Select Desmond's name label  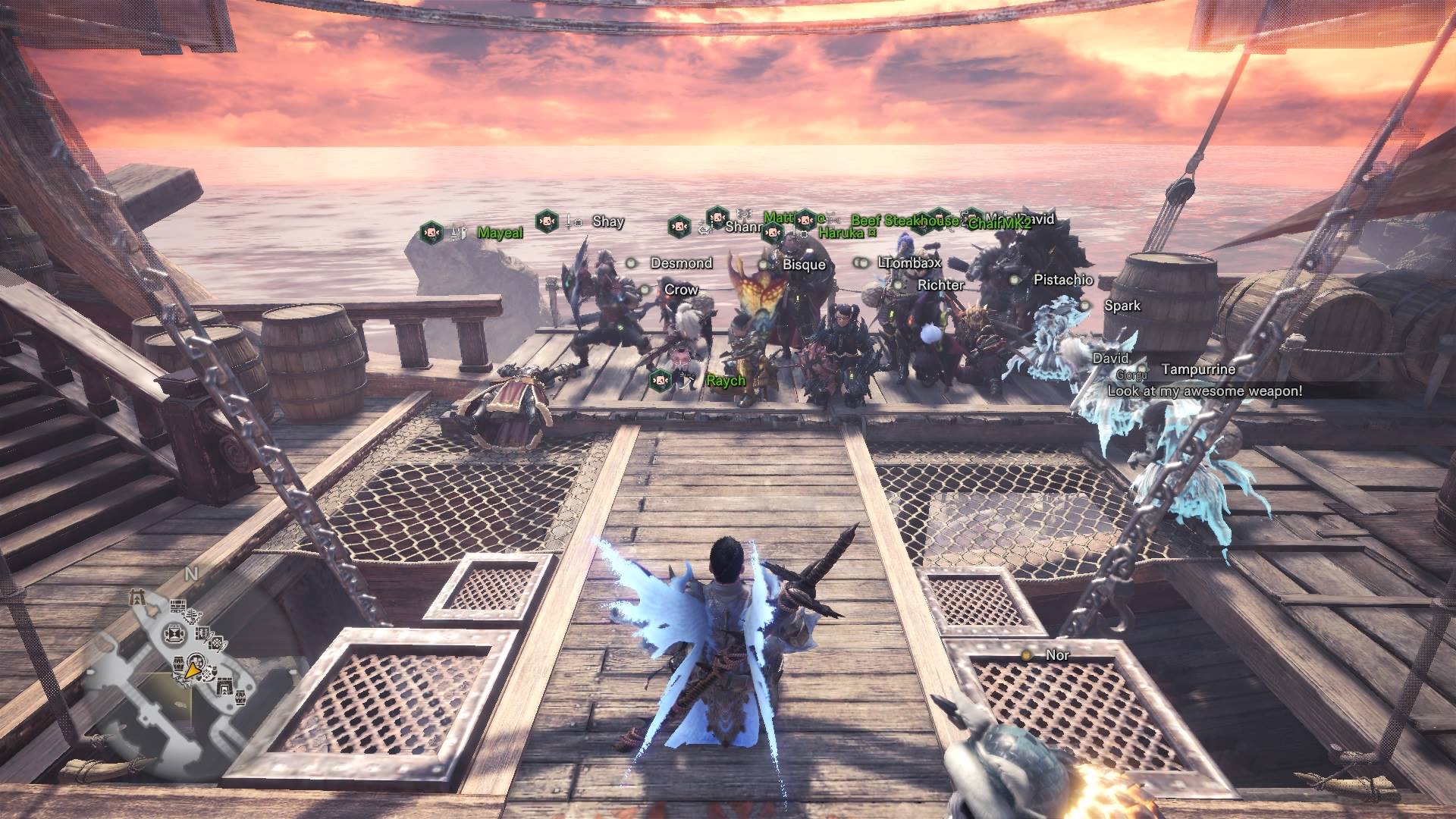[x=681, y=263]
